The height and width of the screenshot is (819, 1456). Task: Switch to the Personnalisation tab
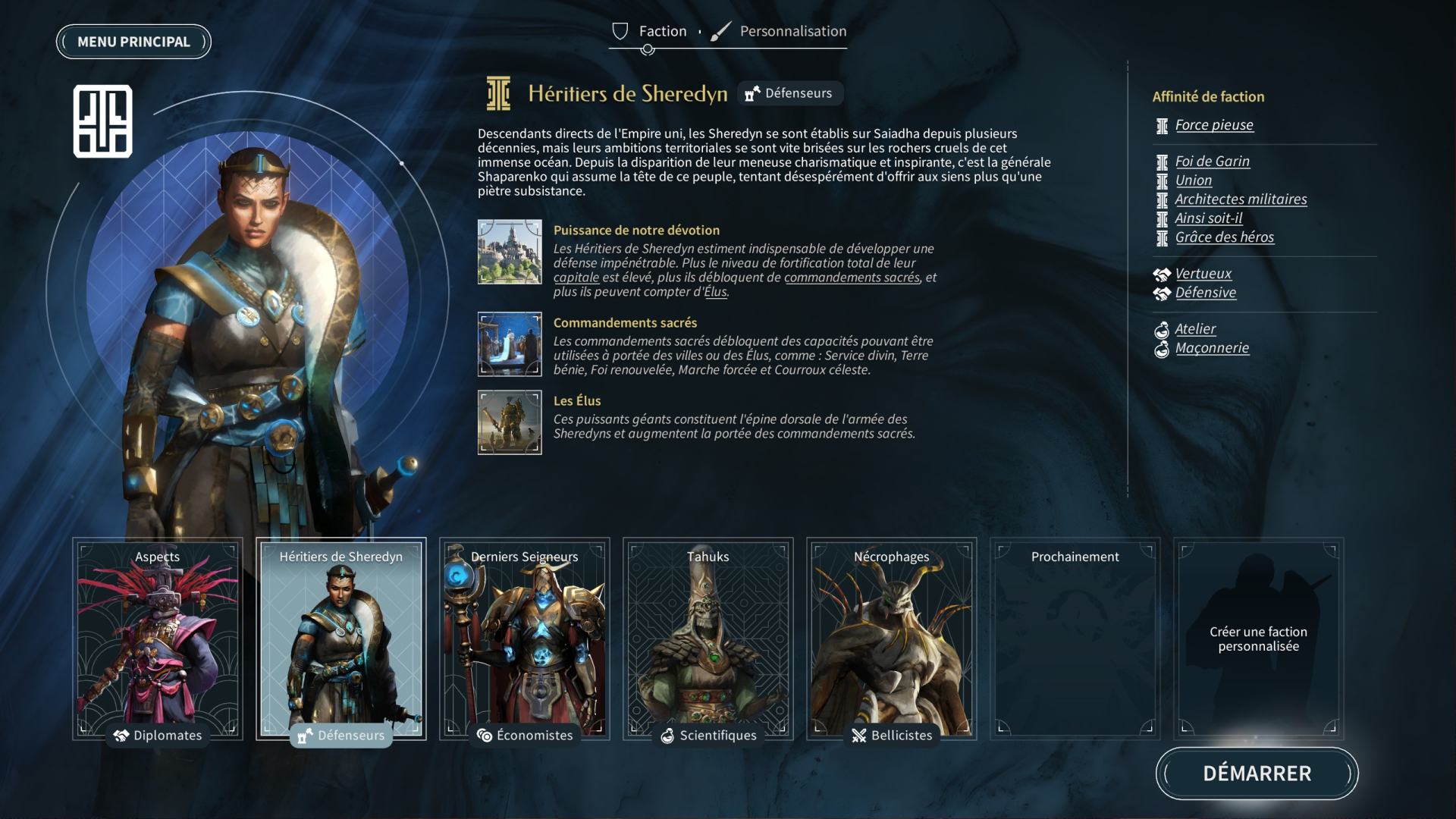792,31
